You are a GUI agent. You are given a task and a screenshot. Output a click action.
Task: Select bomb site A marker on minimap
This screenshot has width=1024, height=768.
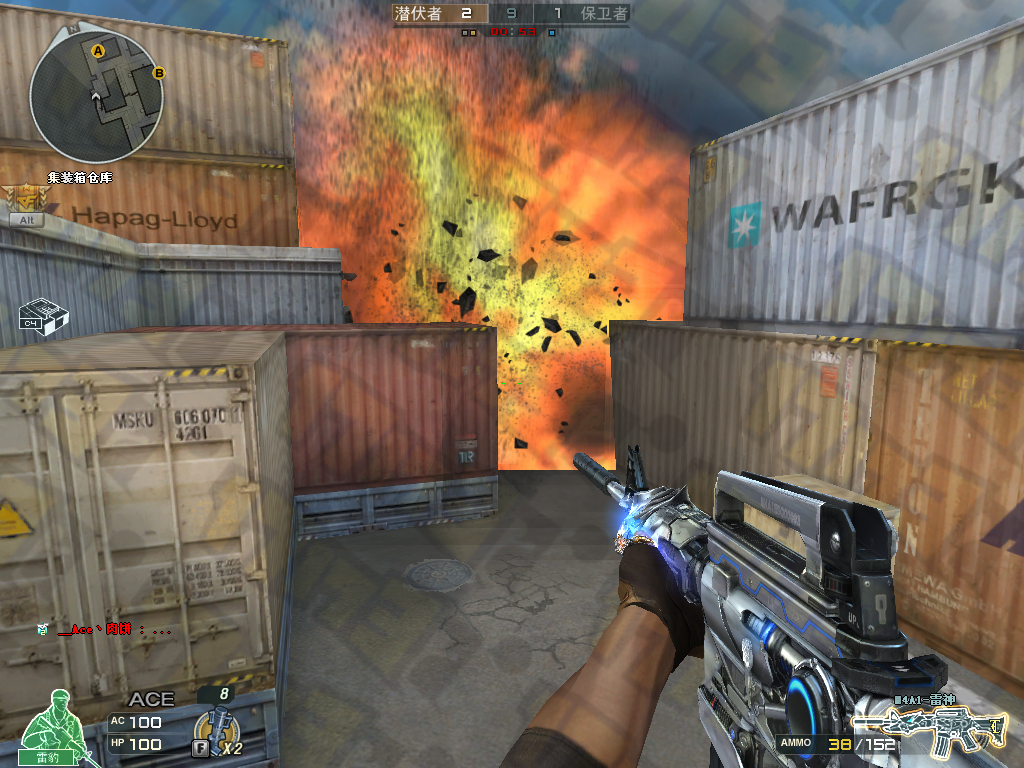pos(98,50)
